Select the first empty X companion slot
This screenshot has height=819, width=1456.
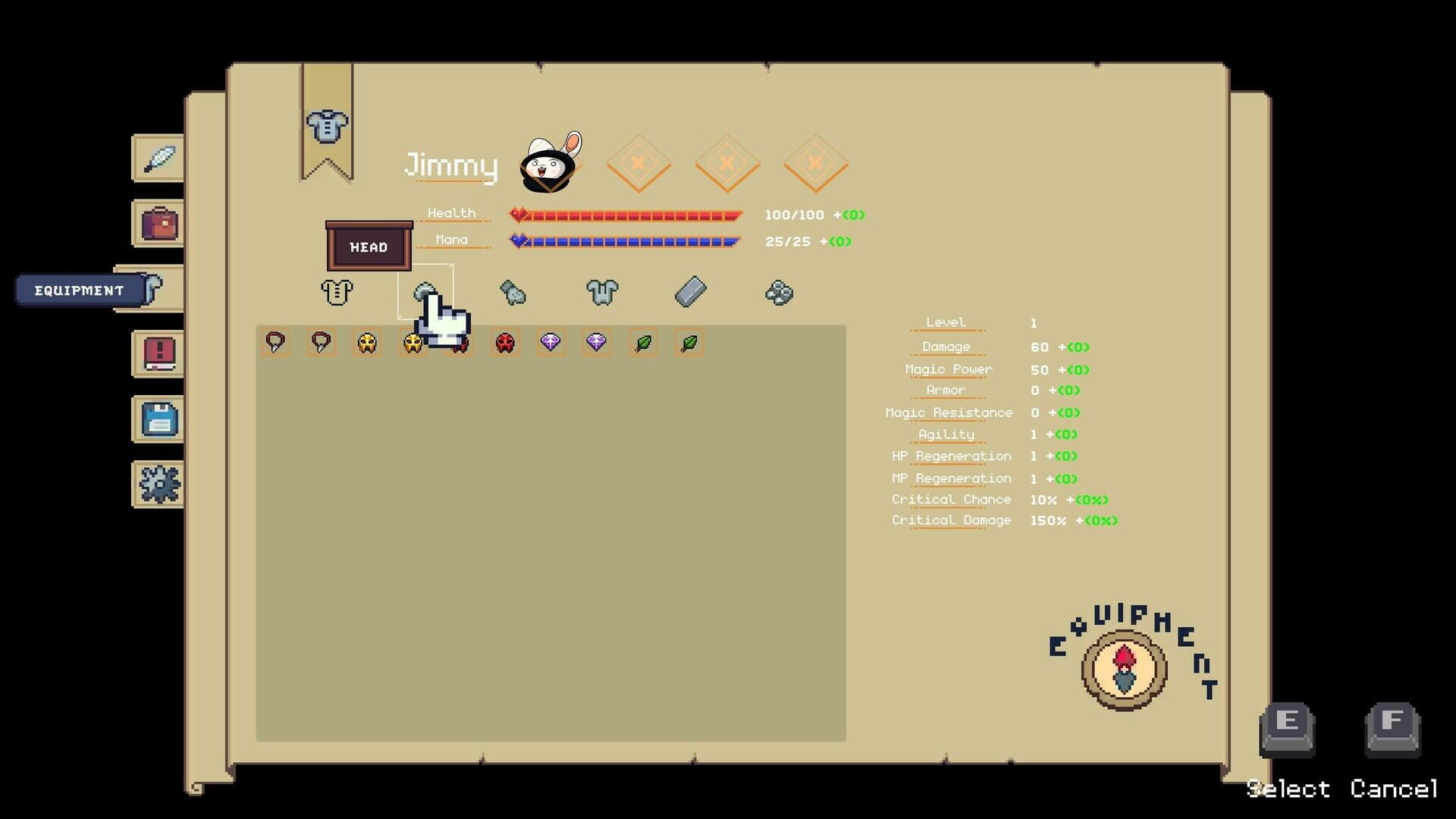[639, 162]
